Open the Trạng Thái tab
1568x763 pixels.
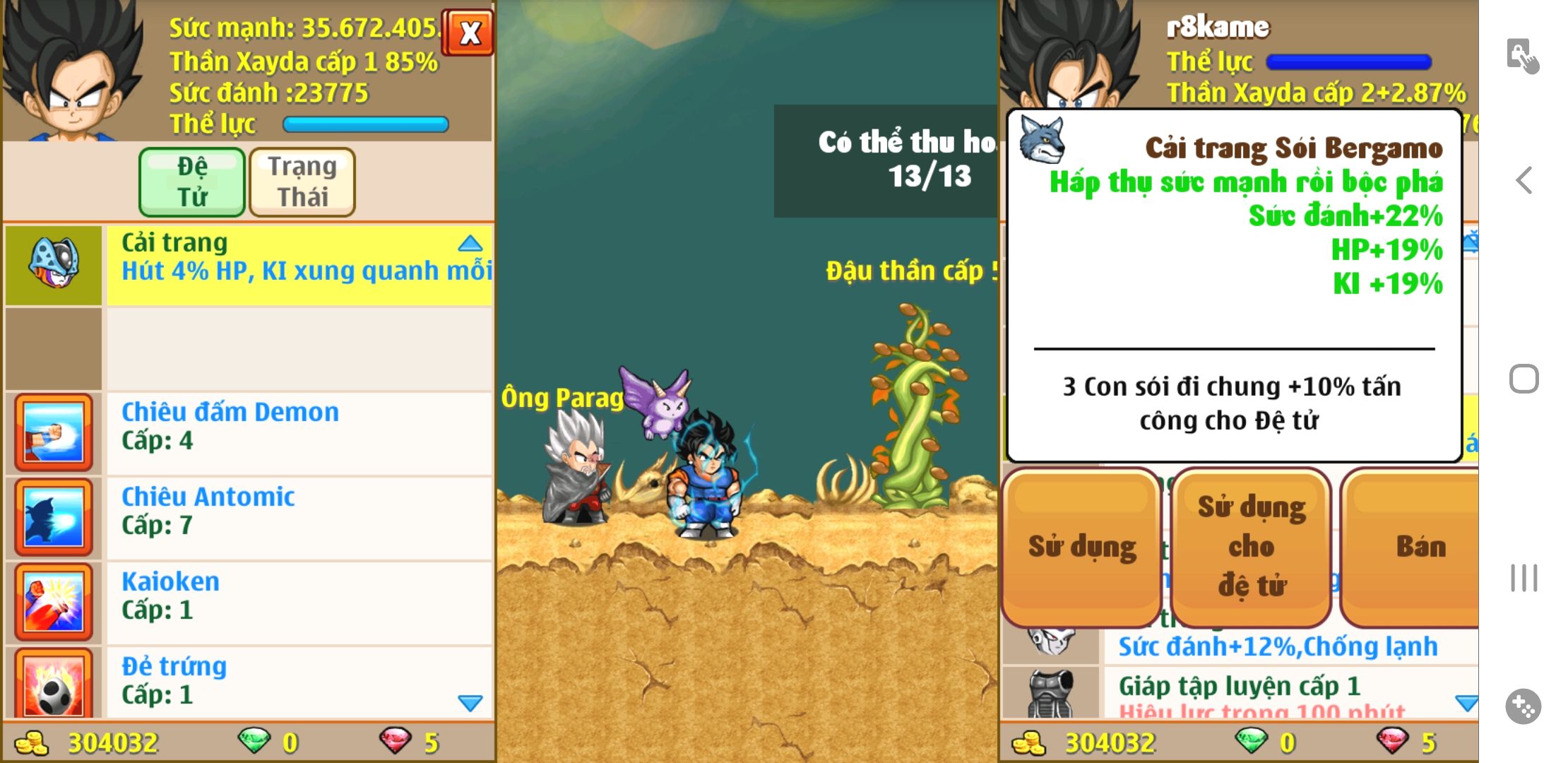[x=302, y=182]
